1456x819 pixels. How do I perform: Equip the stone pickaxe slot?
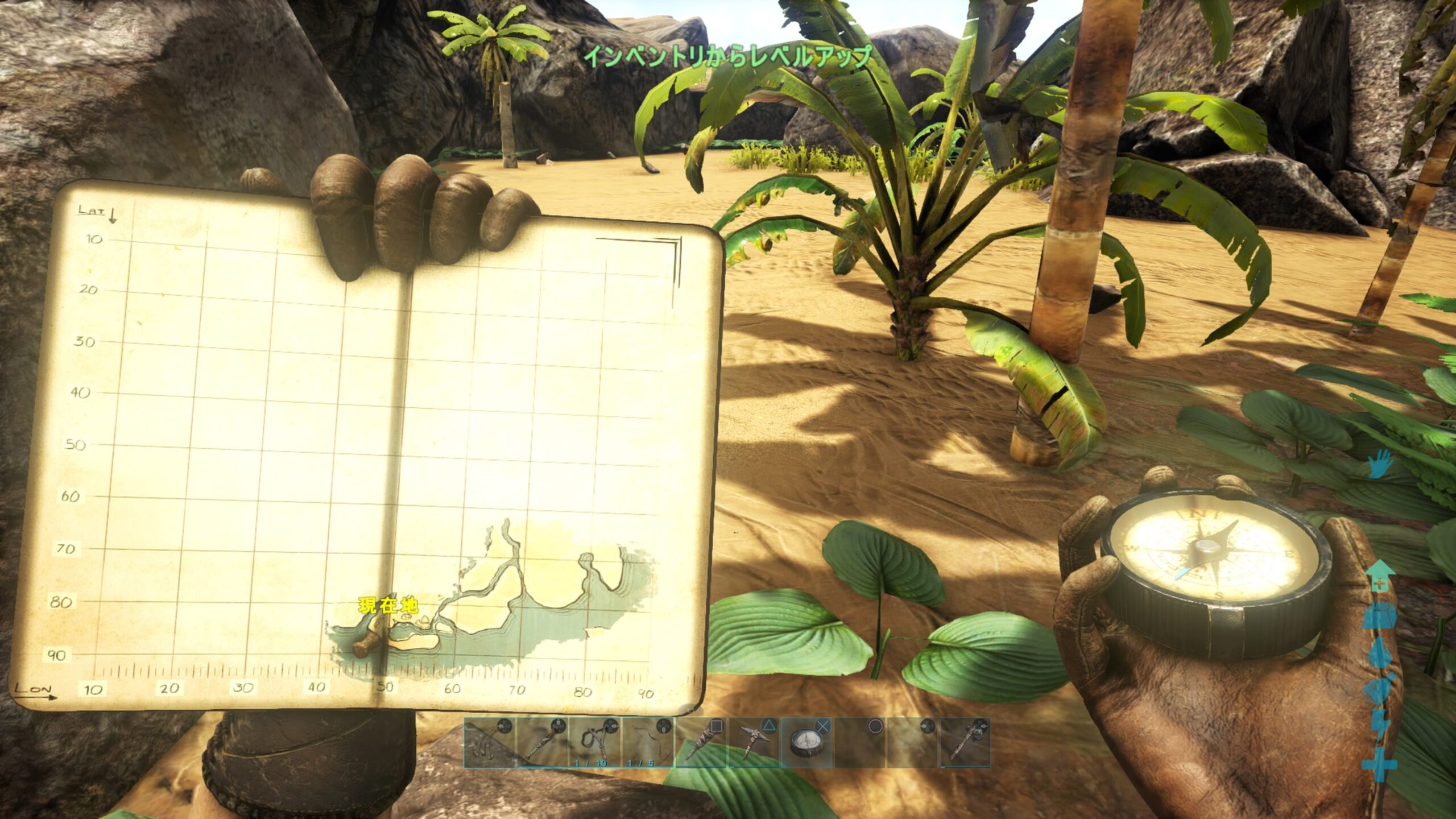click(x=755, y=742)
